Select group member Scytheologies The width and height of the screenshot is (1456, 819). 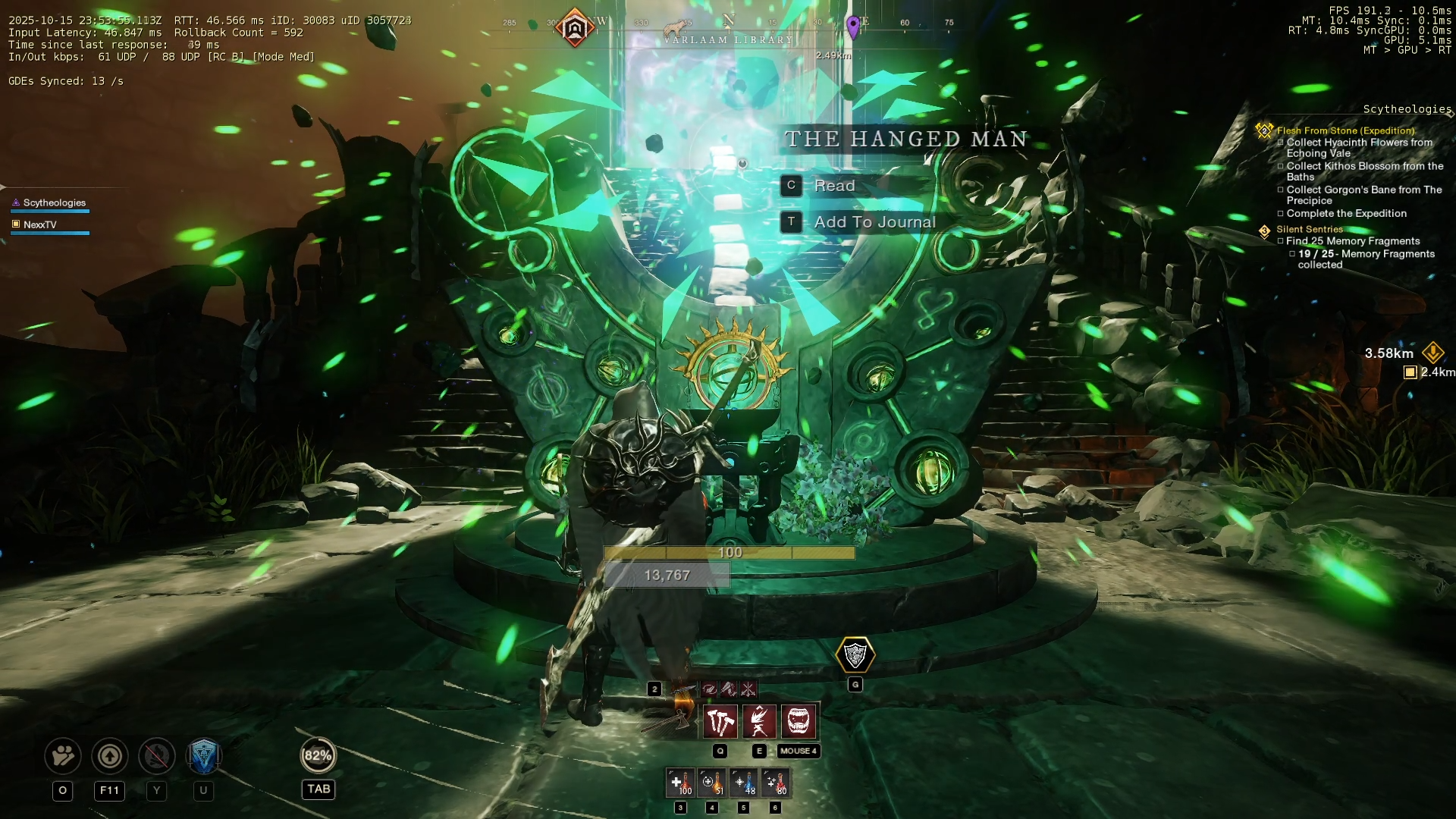[x=55, y=203]
